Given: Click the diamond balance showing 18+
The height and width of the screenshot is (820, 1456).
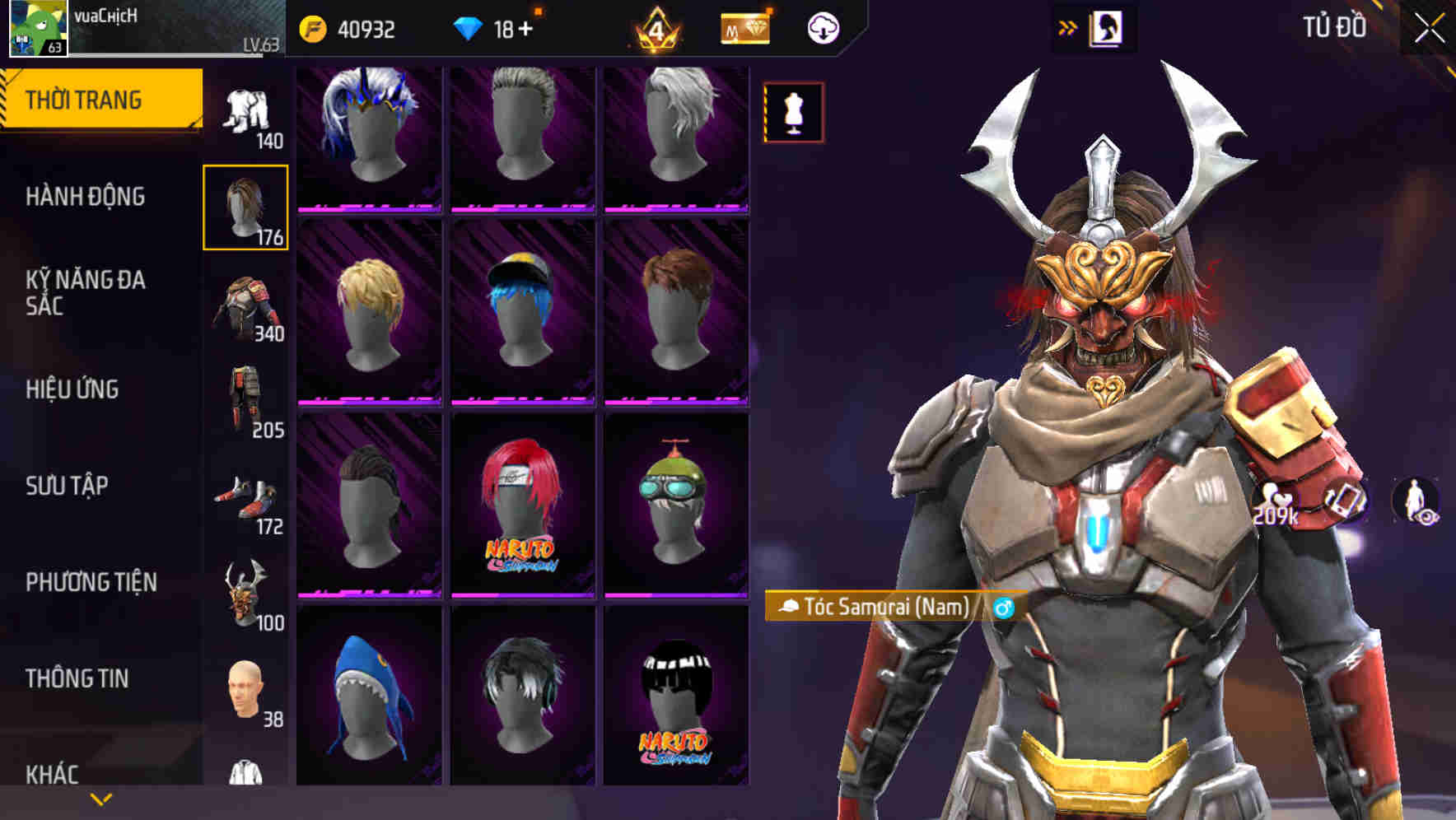Looking at the screenshot, I should coord(494,27).
